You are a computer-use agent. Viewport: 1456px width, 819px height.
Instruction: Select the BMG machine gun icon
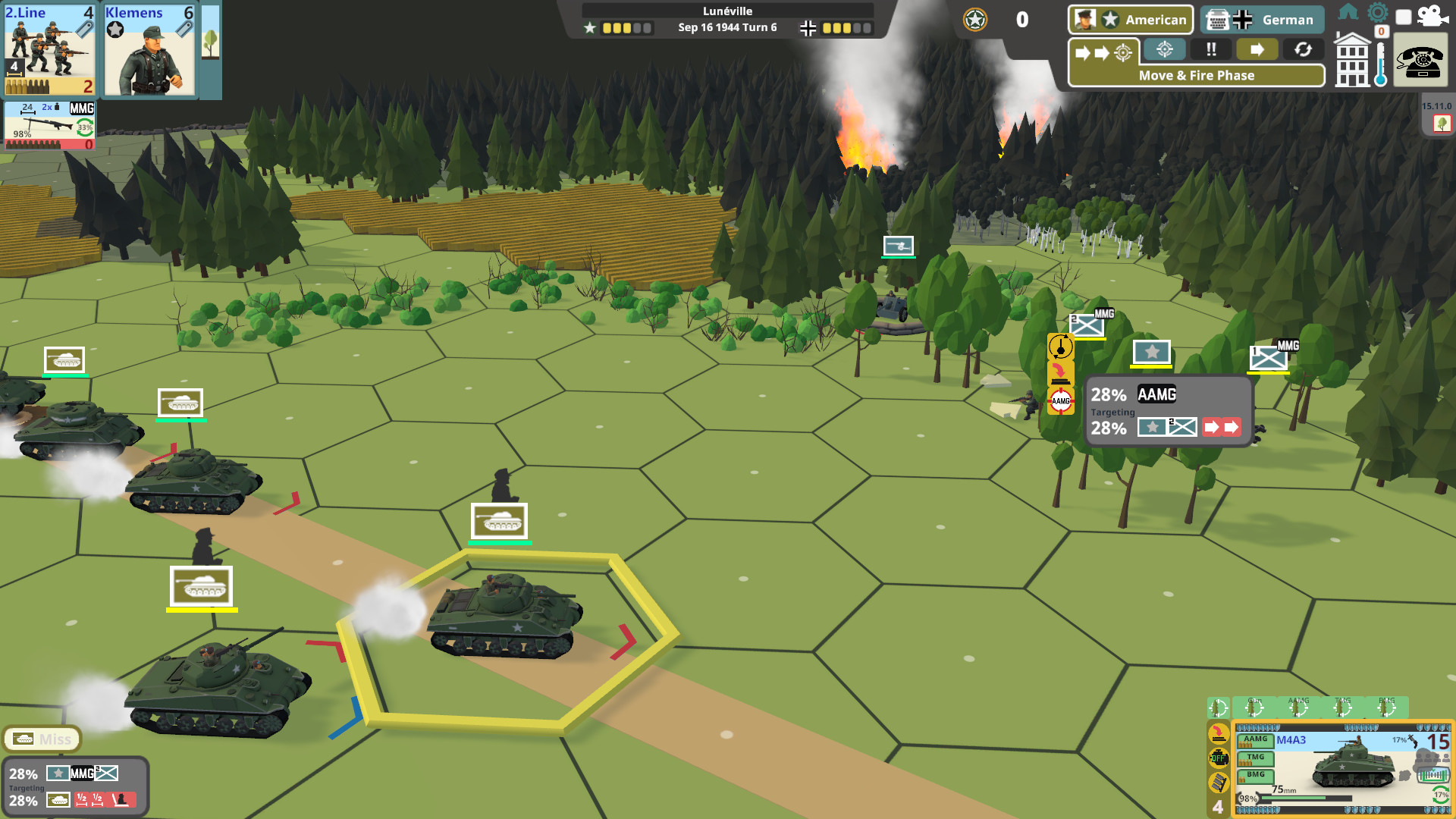pos(1255,775)
